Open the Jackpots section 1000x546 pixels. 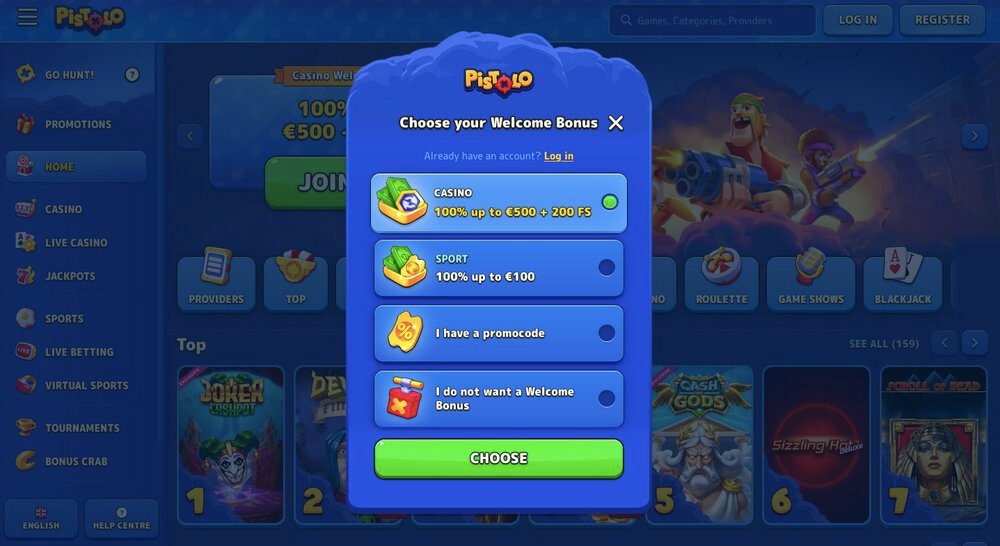tap(70, 276)
